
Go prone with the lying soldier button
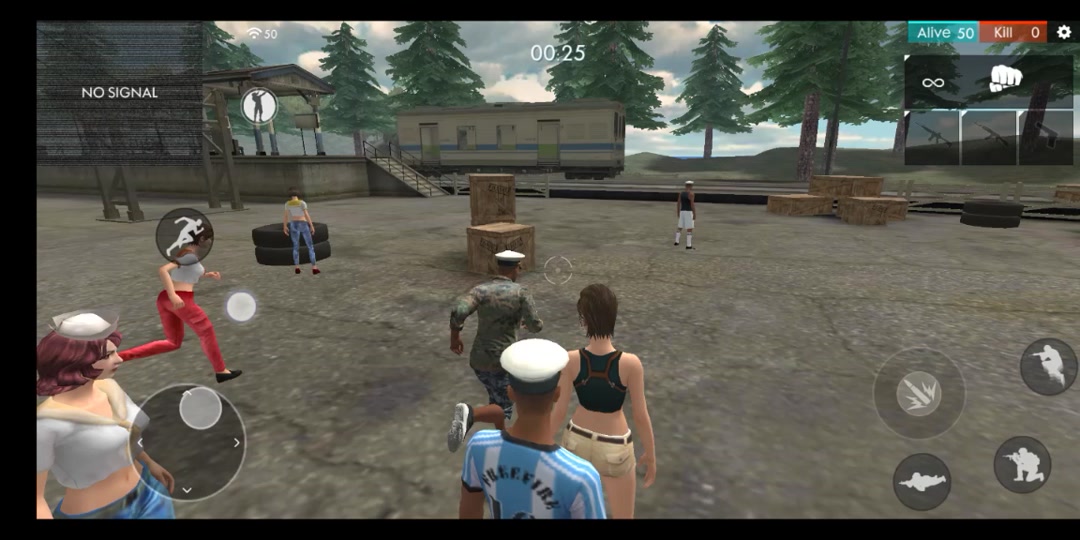click(921, 481)
